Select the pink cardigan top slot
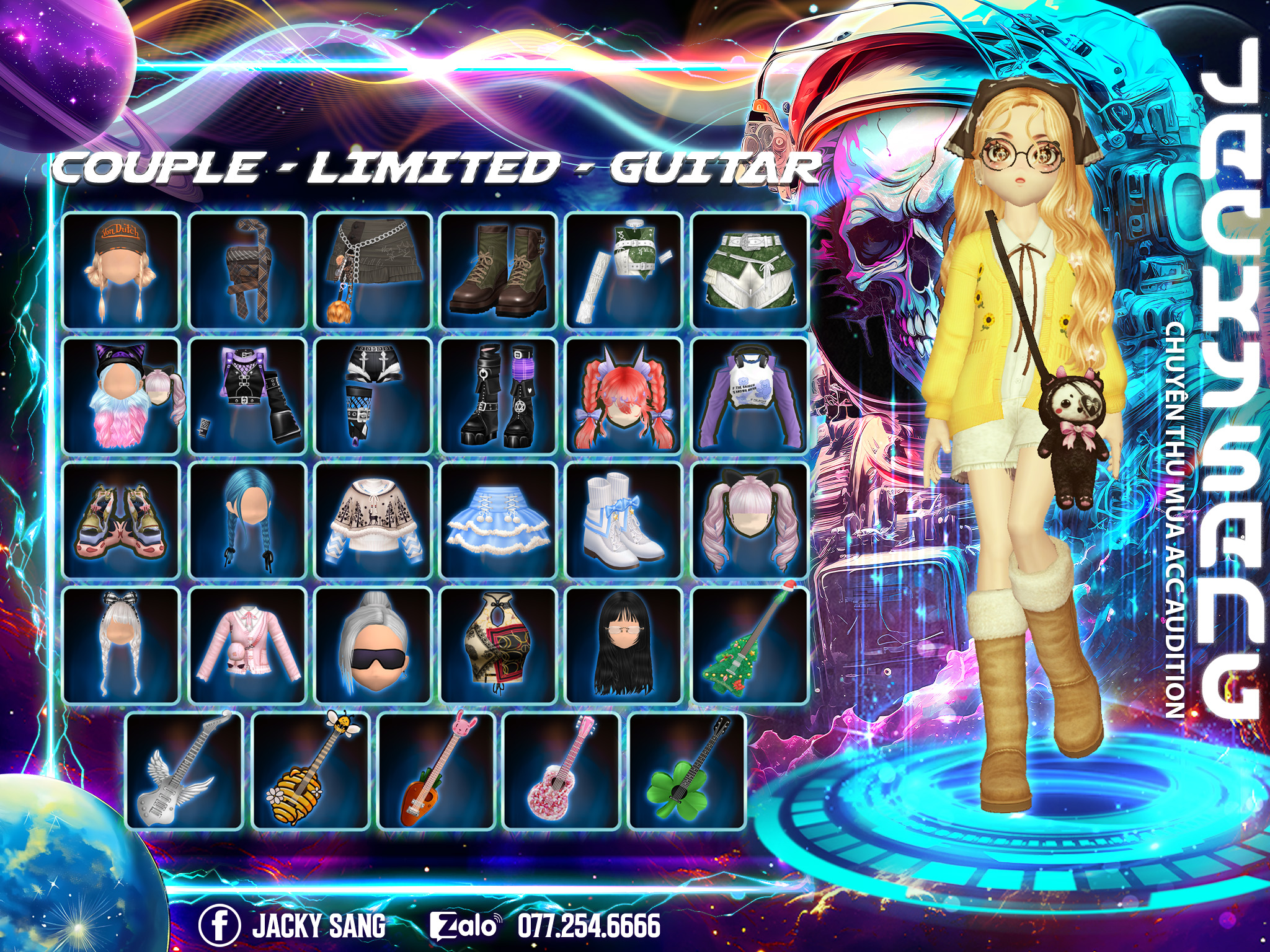This screenshot has width=1270, height=952. click(x=247, y=646)
